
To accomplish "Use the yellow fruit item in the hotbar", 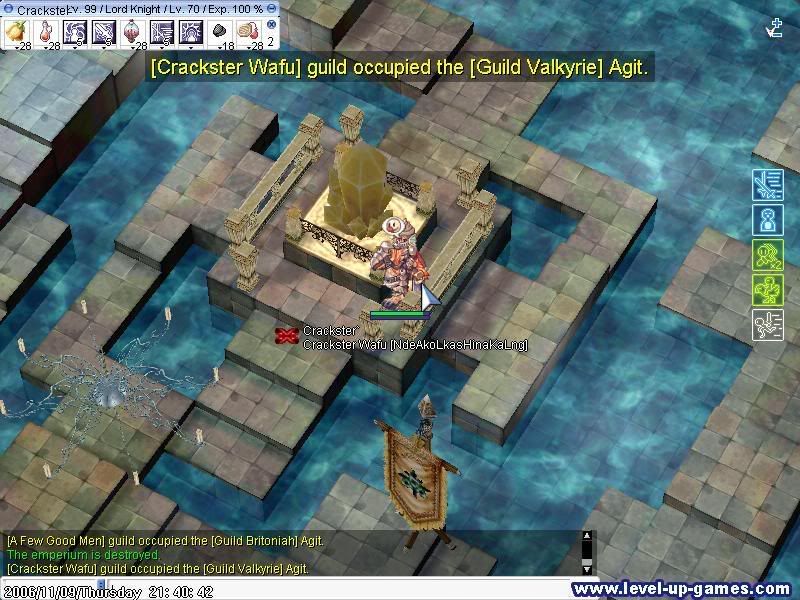I will pyautogui.click(x=17, y=31).
